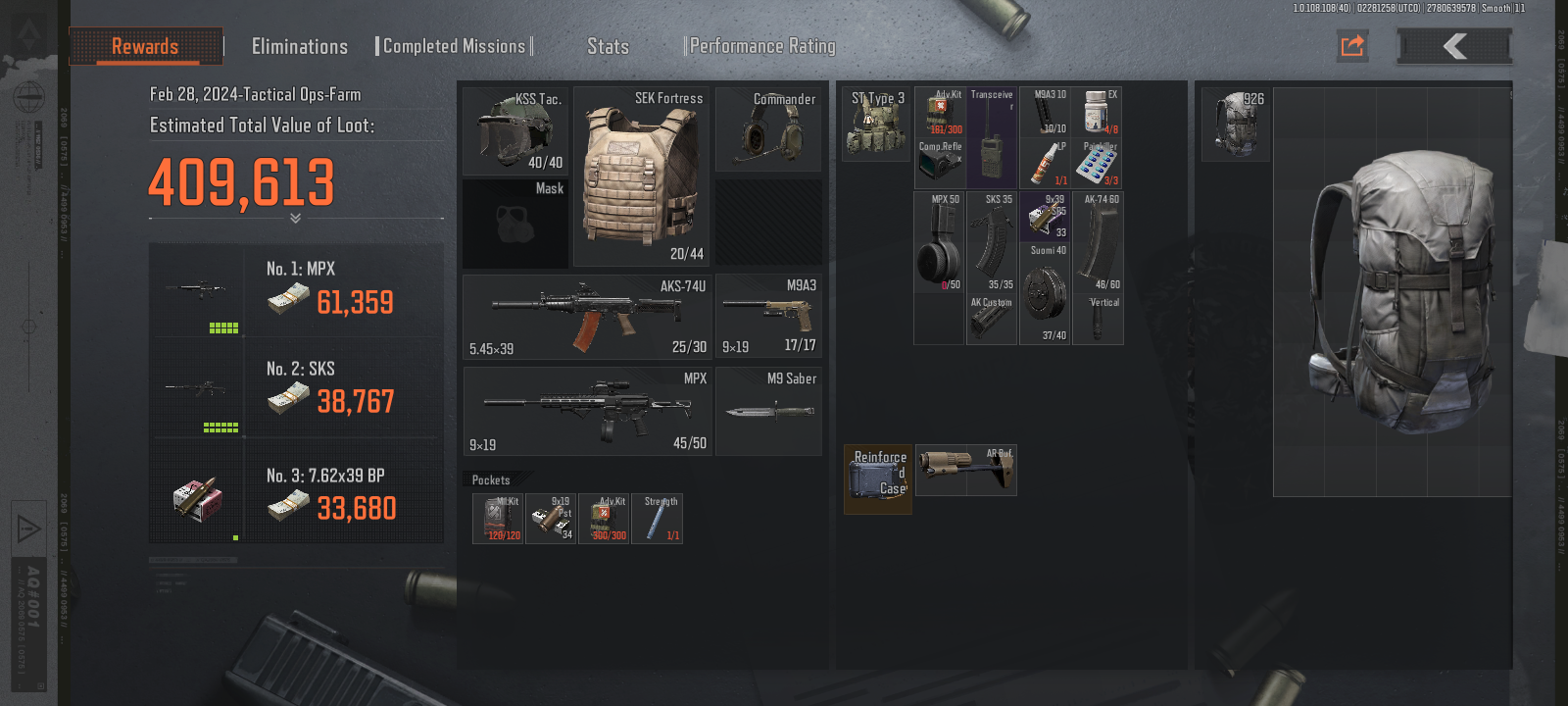Open the Completed Missions tab

click(454, 44)
